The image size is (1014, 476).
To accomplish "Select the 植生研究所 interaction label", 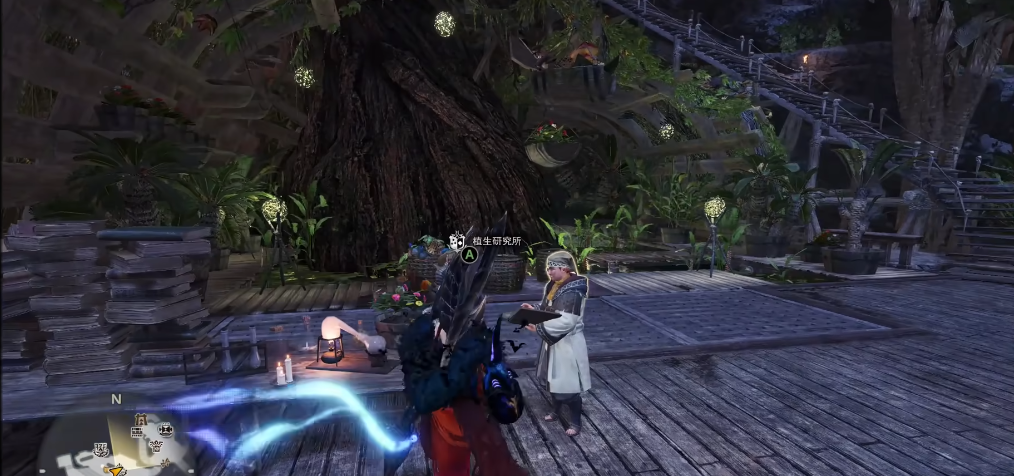I will tap(497, 241).
